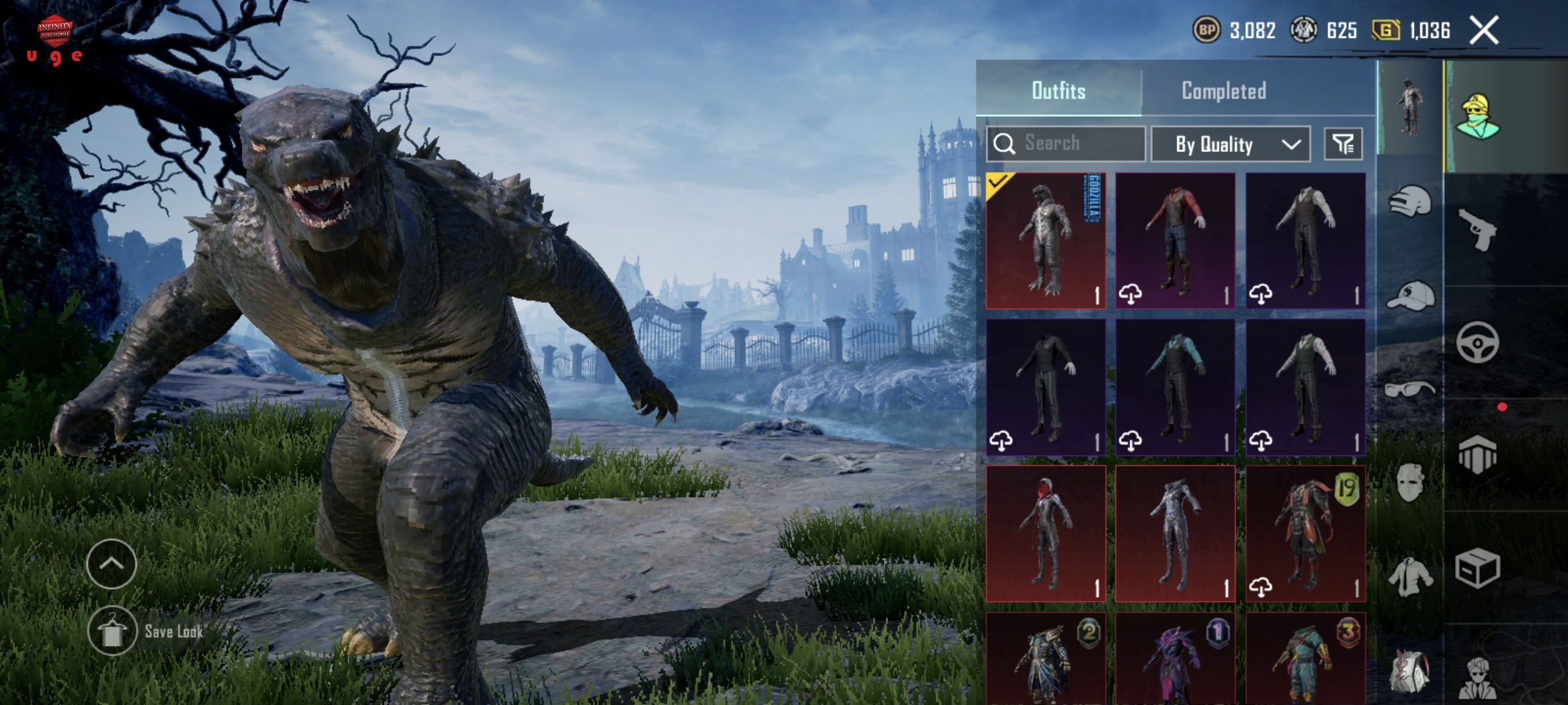Select the equipped Godzilla outfit
The height and width of the screenshot is (705, 1568).
coord(1046,241)
